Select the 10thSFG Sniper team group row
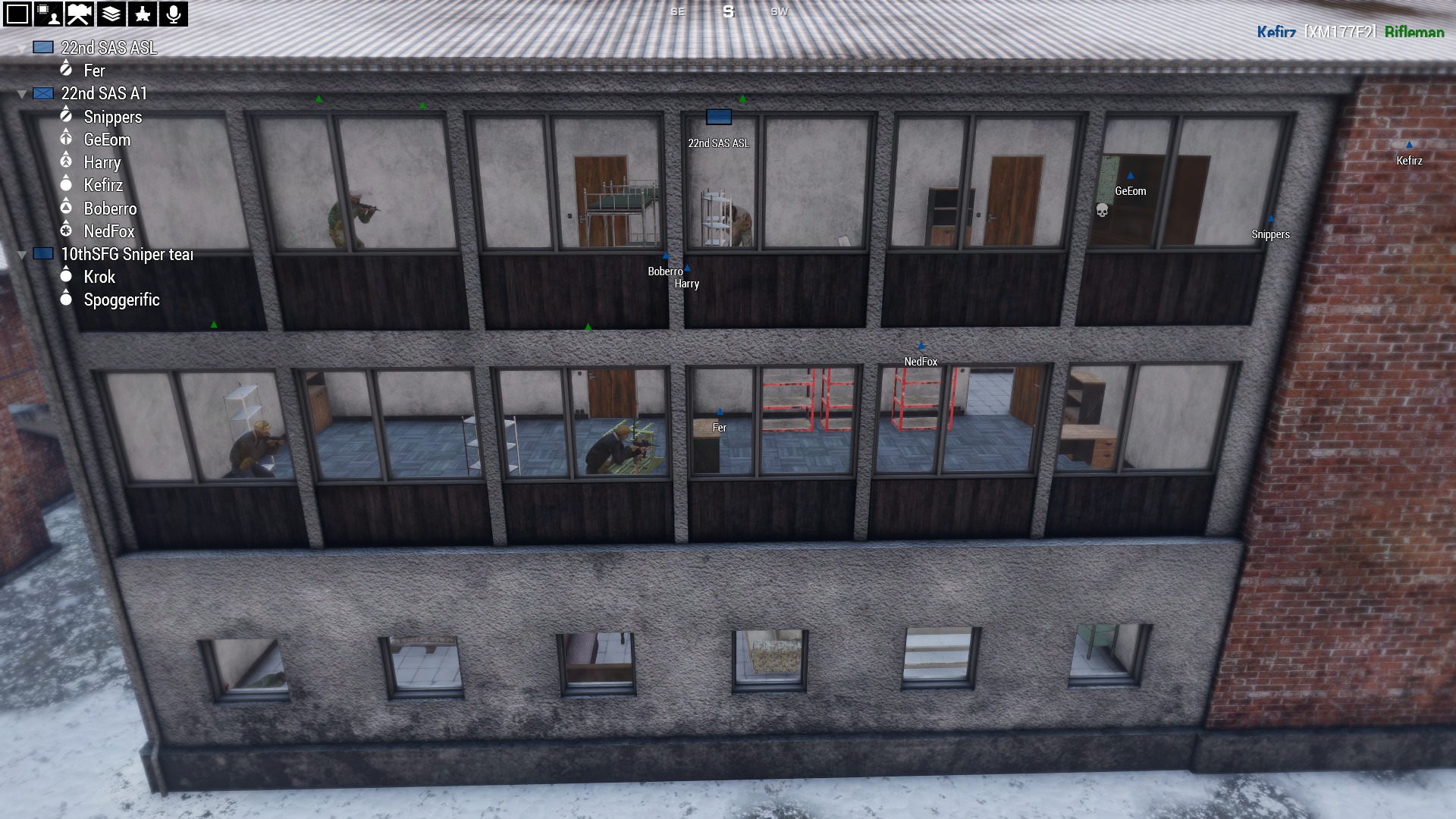The width and height of the screenshot is (1456, 819). click(x=127, y=254)
